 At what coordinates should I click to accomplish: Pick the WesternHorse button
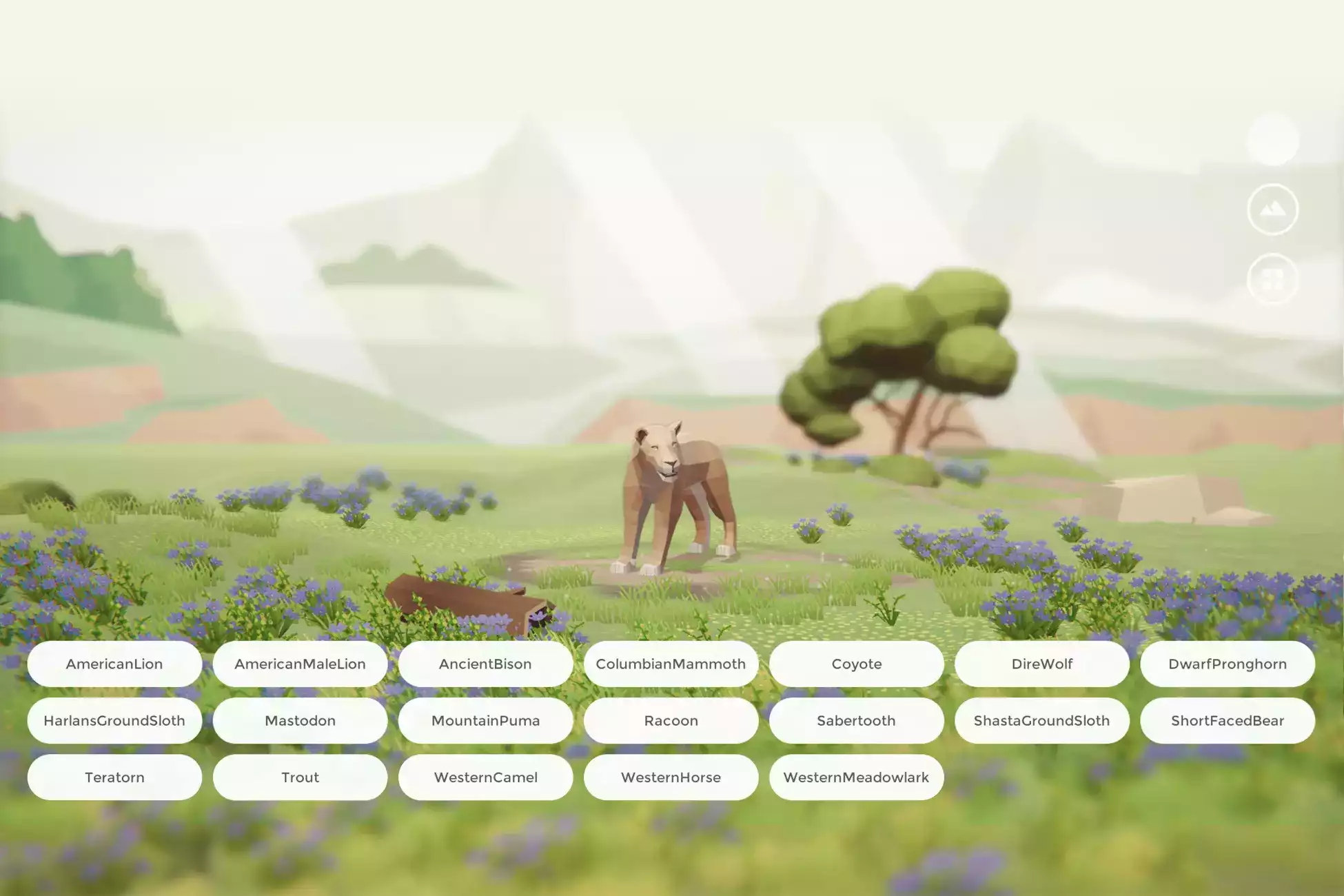671,777
